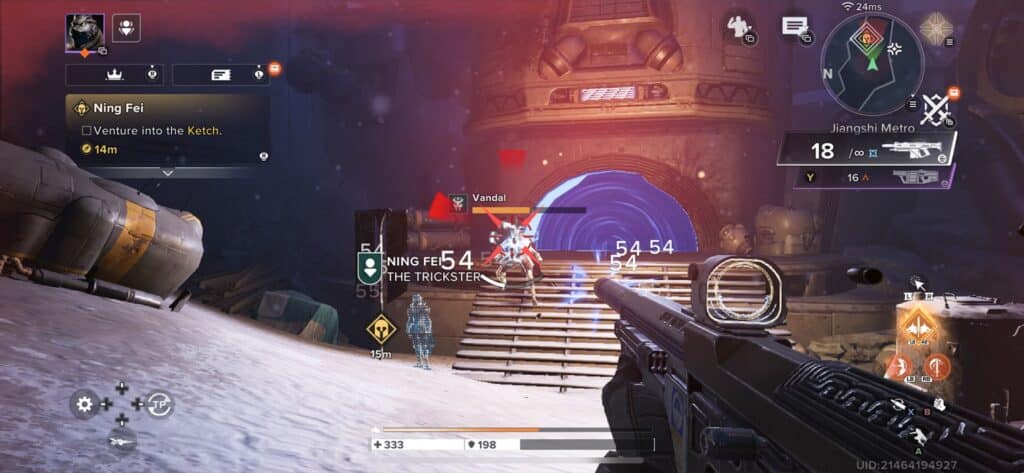This screenshot has width=1024, height=473.
Task: Expand the quest tracker with the down arrow
Action: tap(167, 172)
